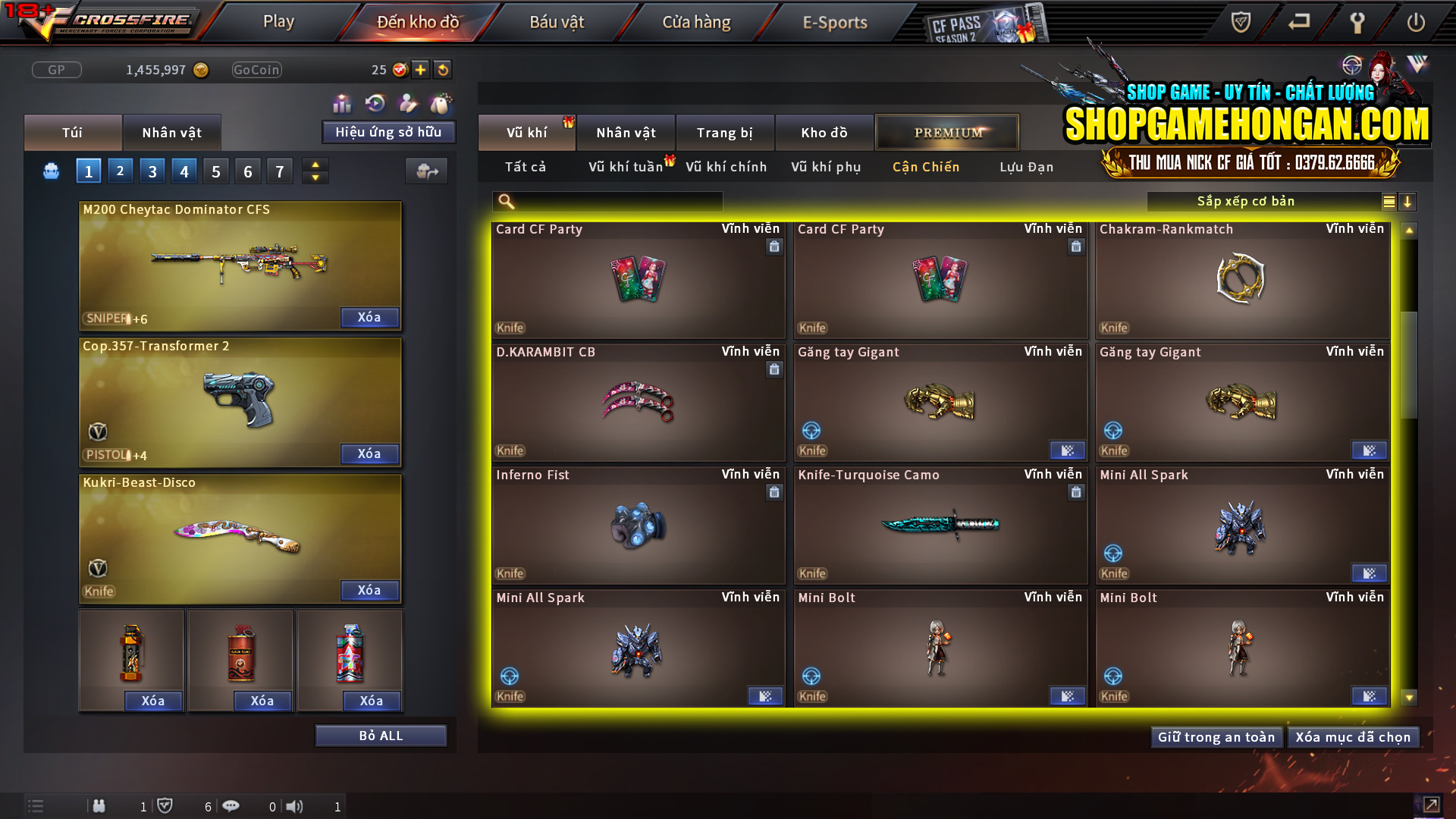
Task: Click the Xóa mục đã chọn button
Action: pyautogui.click(x=1353, y=736)
